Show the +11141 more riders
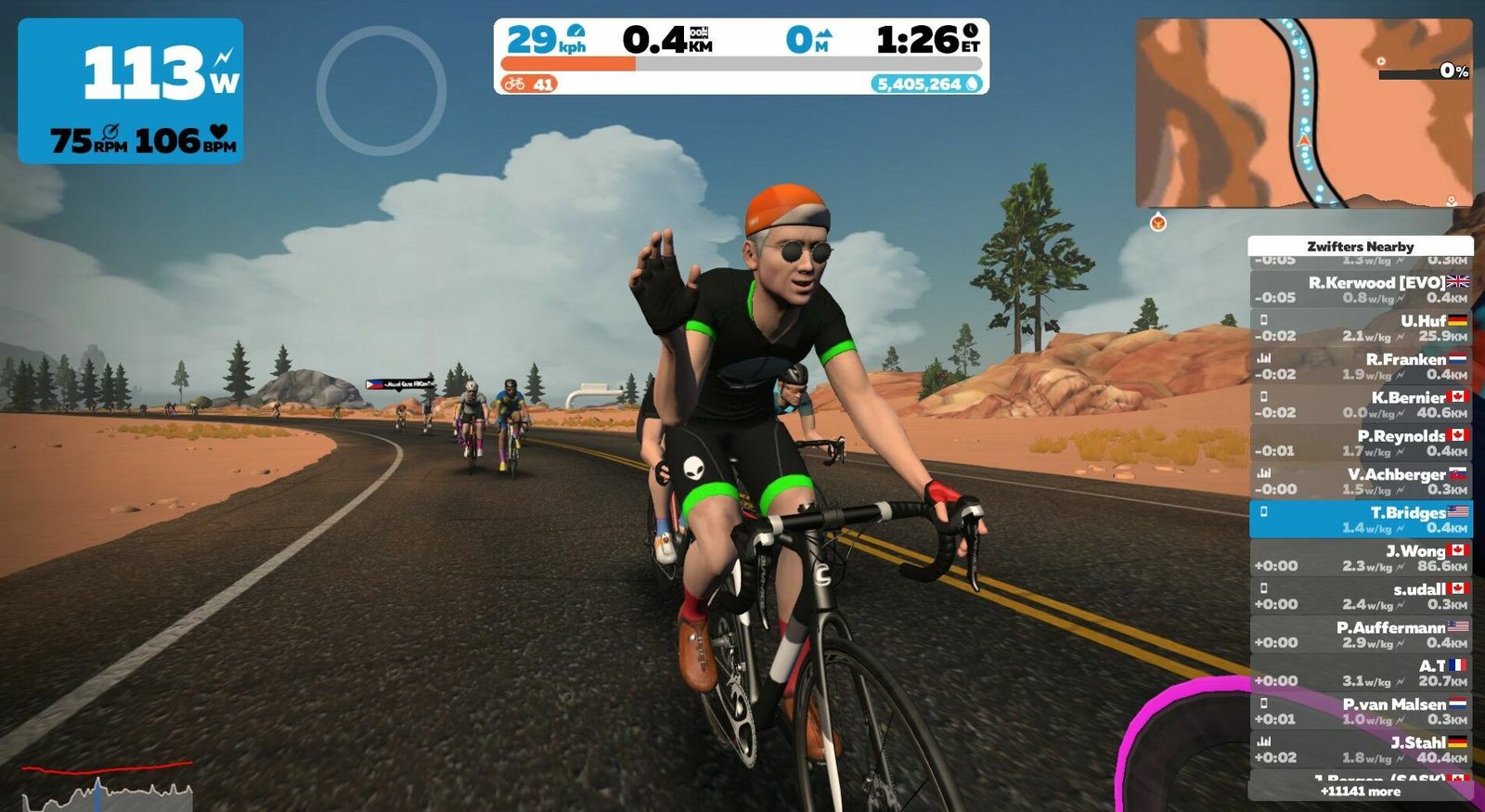 [1360, 792]
